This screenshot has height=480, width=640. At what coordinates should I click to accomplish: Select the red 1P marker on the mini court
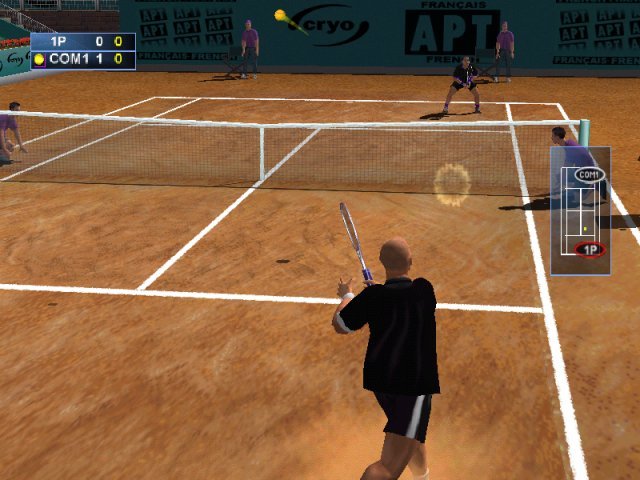tap(590, 249)
